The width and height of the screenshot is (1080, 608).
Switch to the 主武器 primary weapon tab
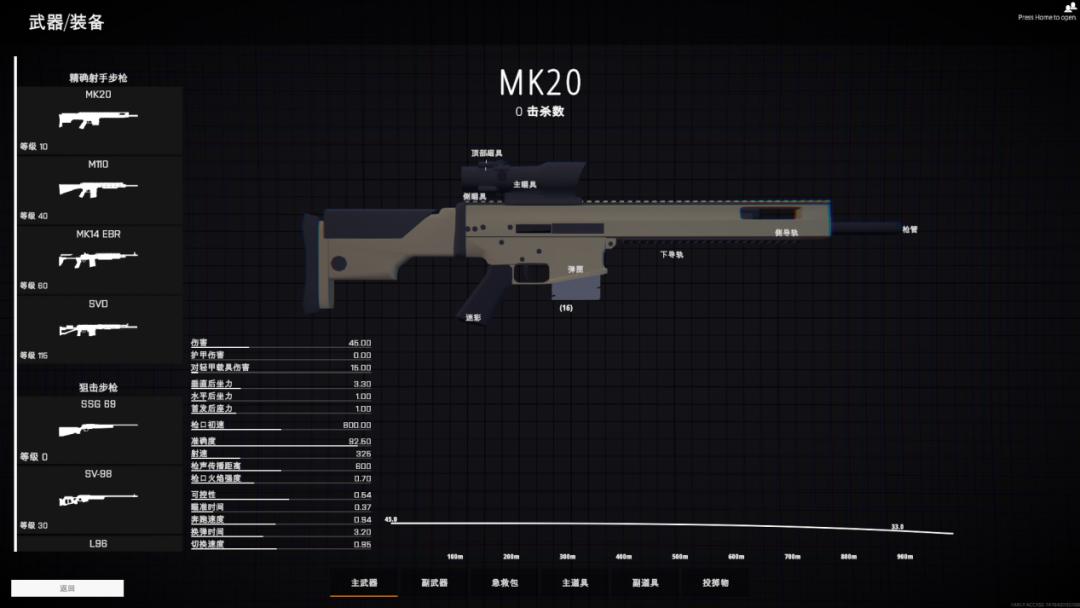tap(364, 582)
